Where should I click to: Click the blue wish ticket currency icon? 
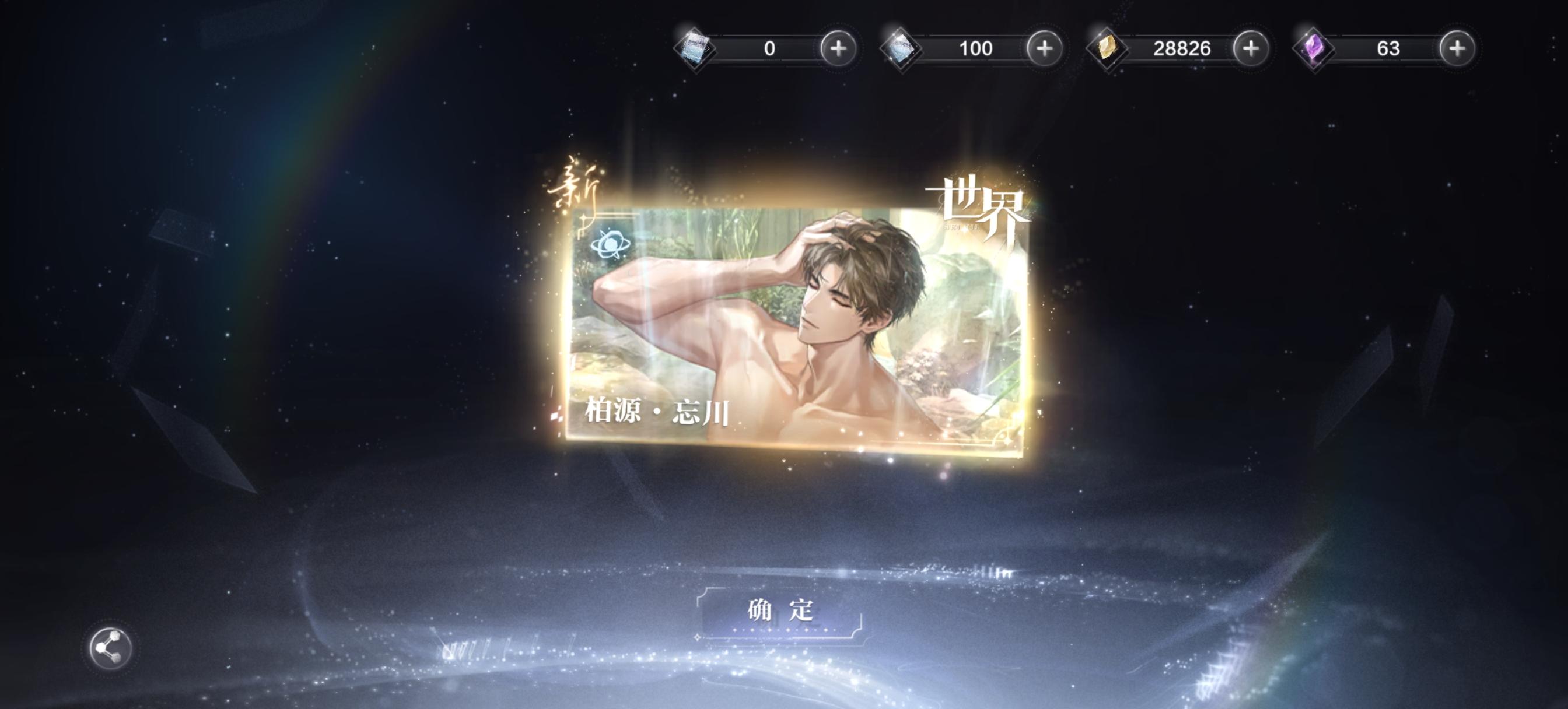click(694, 50)
